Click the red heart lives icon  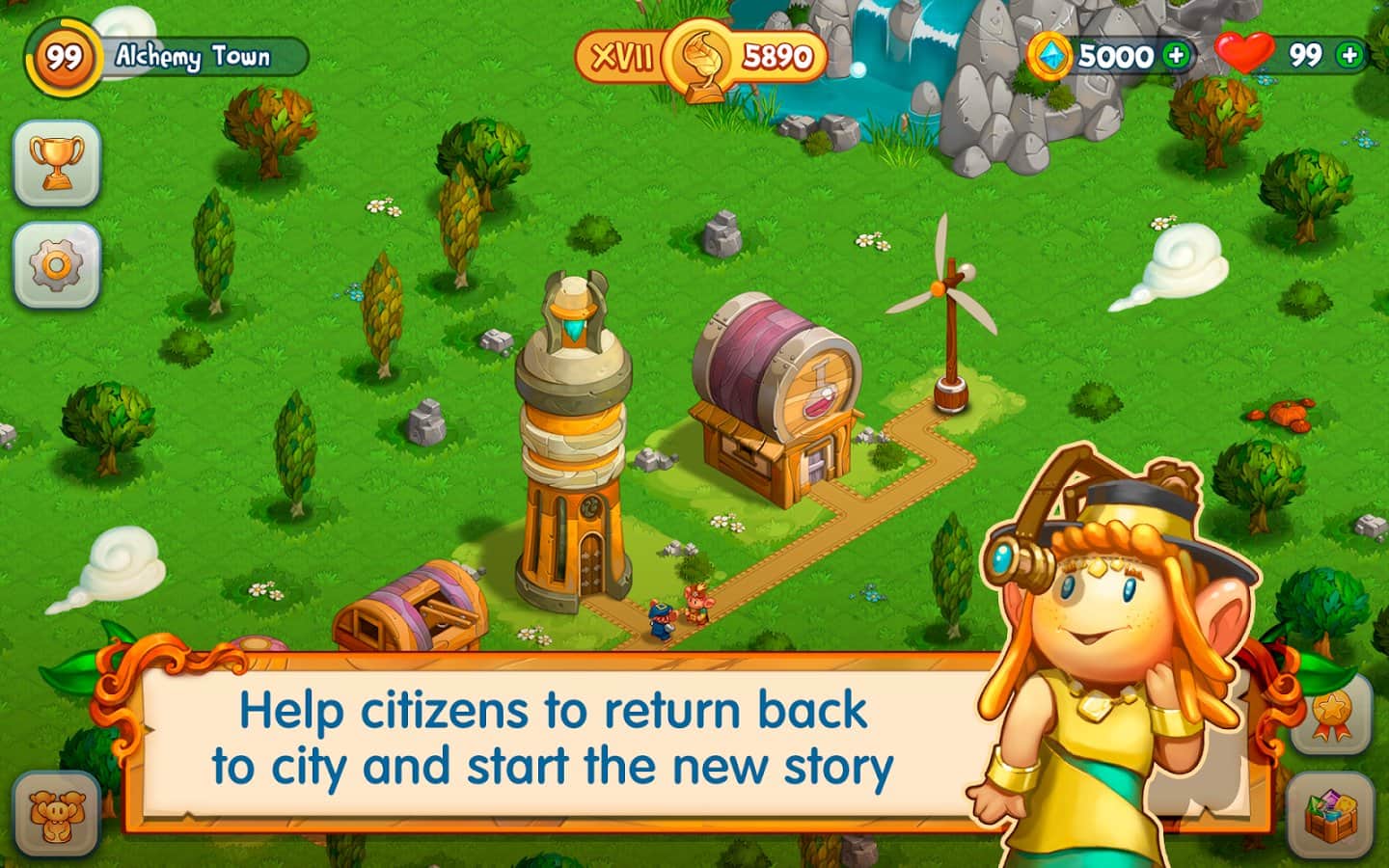1248,53
